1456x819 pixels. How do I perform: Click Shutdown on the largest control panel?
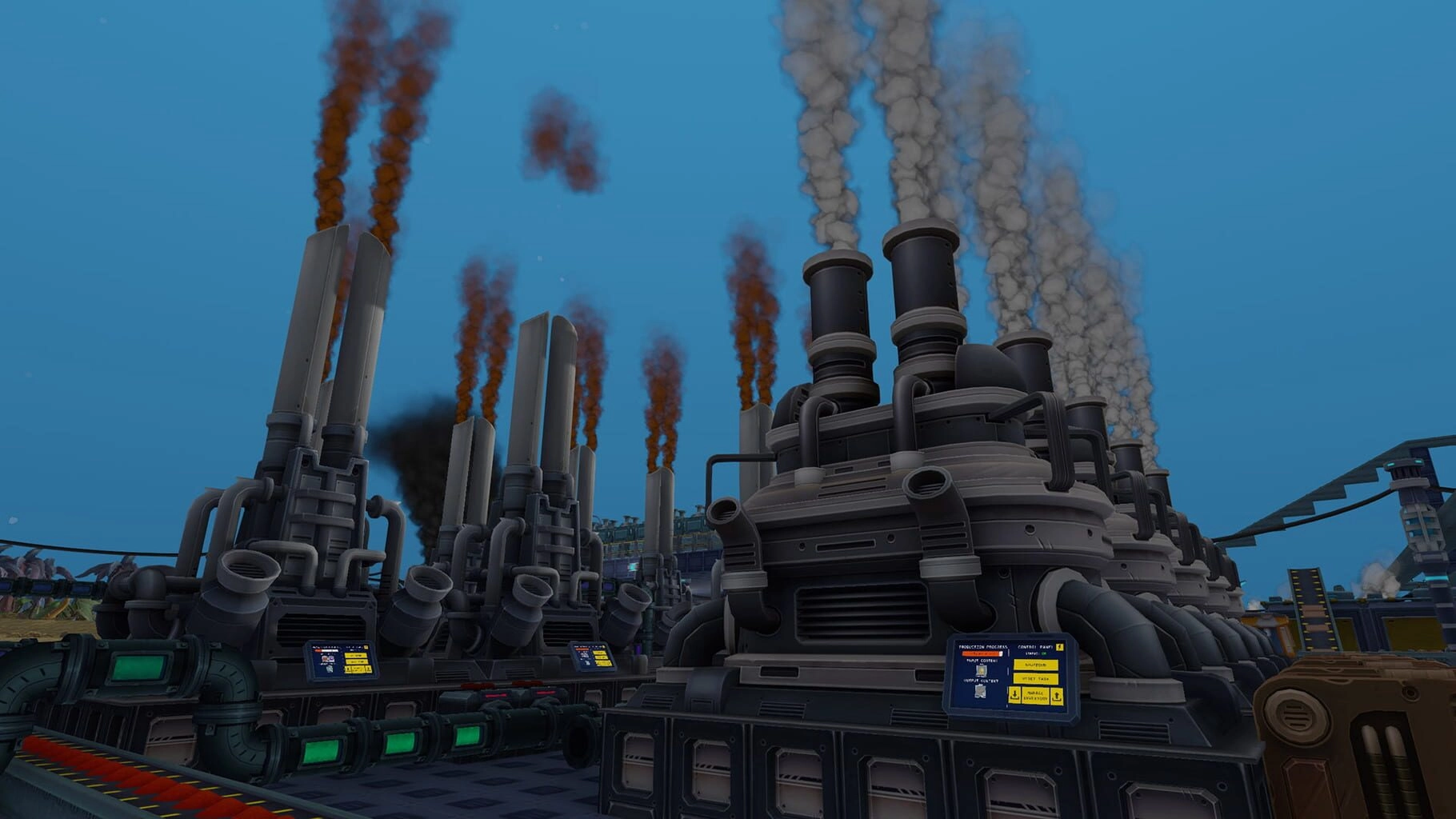[1035, 665]
